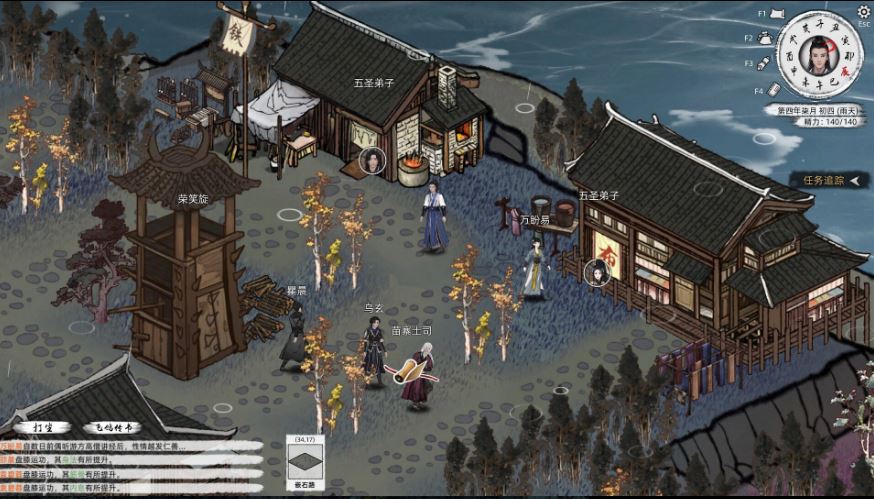Open the 飞鸽传书 pigeon mail button
Image resolution: width=874 pixels, height=499 pixels.
(x=111, y=427)
